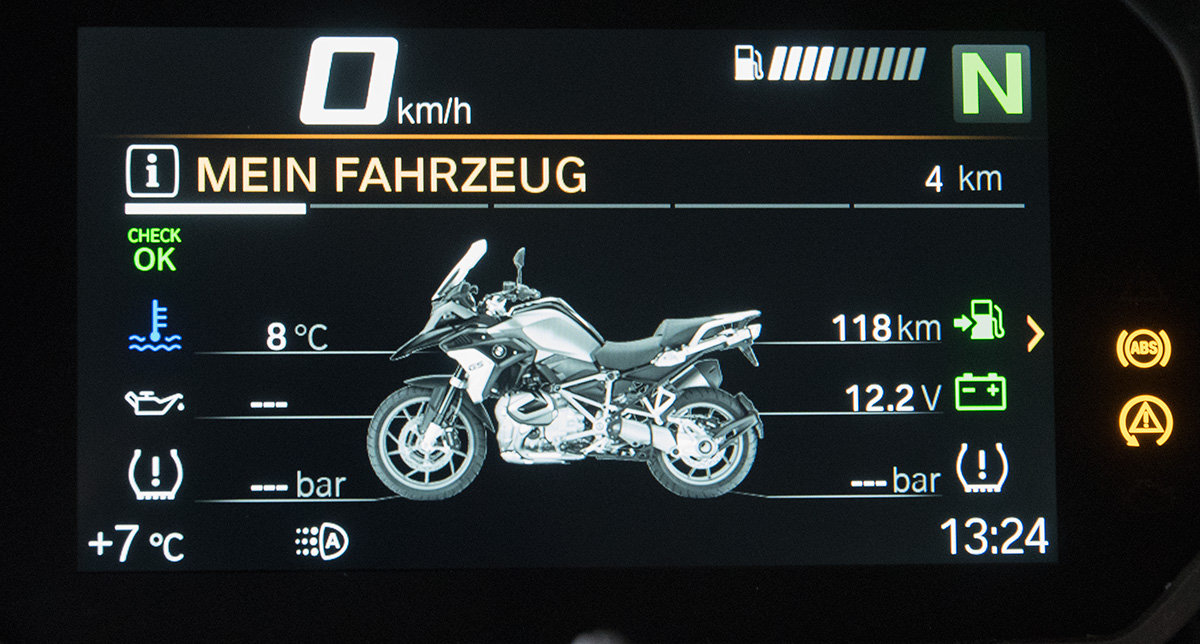Click the automatic headlight icon
Screen dimensions: 1200x644
click(x=321, y=542)
